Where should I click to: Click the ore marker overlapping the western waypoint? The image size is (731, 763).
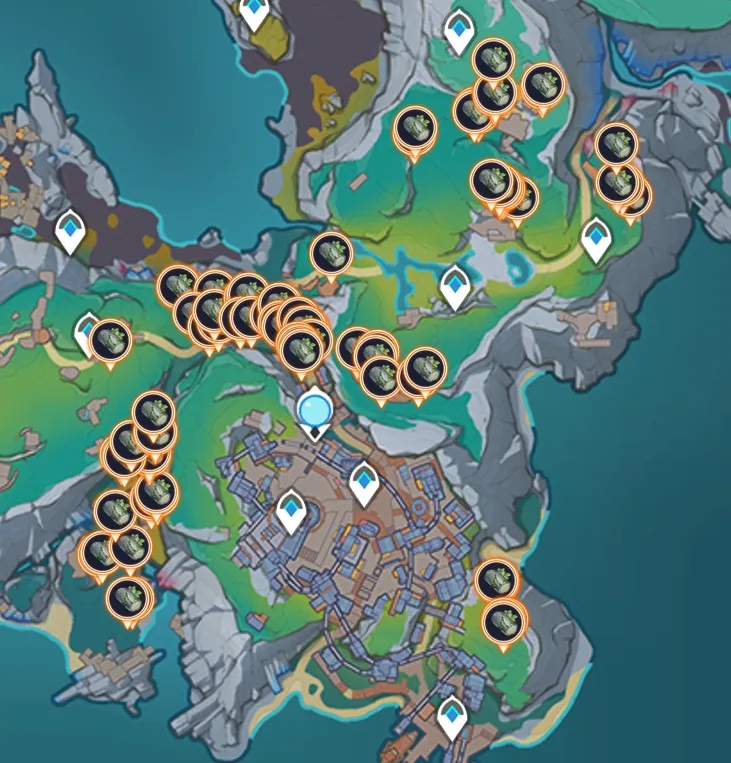111,340
